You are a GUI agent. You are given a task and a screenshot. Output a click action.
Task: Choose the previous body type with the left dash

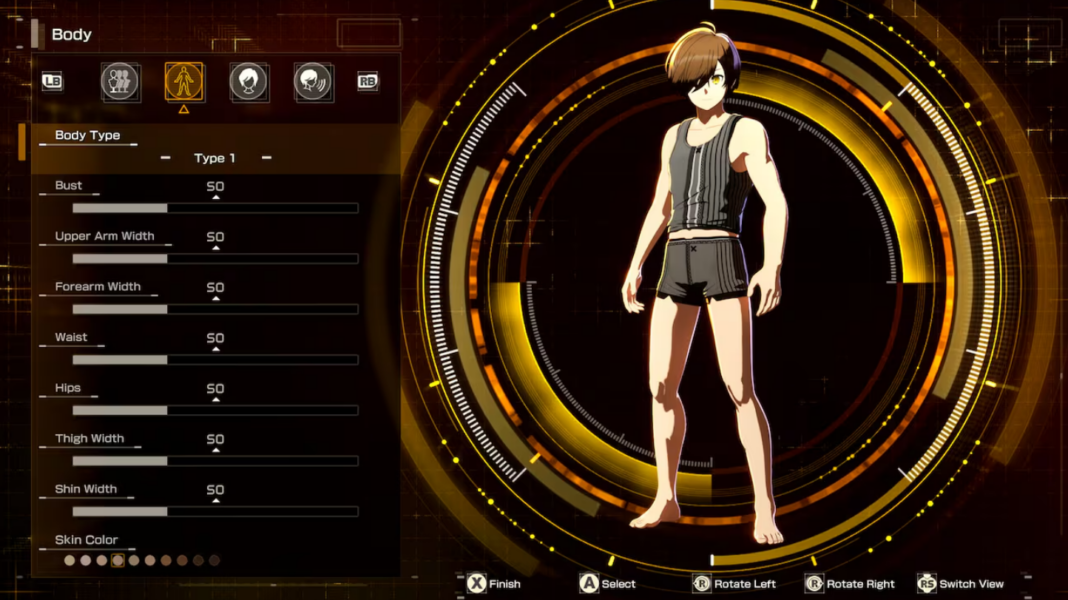tap(165, 158)
